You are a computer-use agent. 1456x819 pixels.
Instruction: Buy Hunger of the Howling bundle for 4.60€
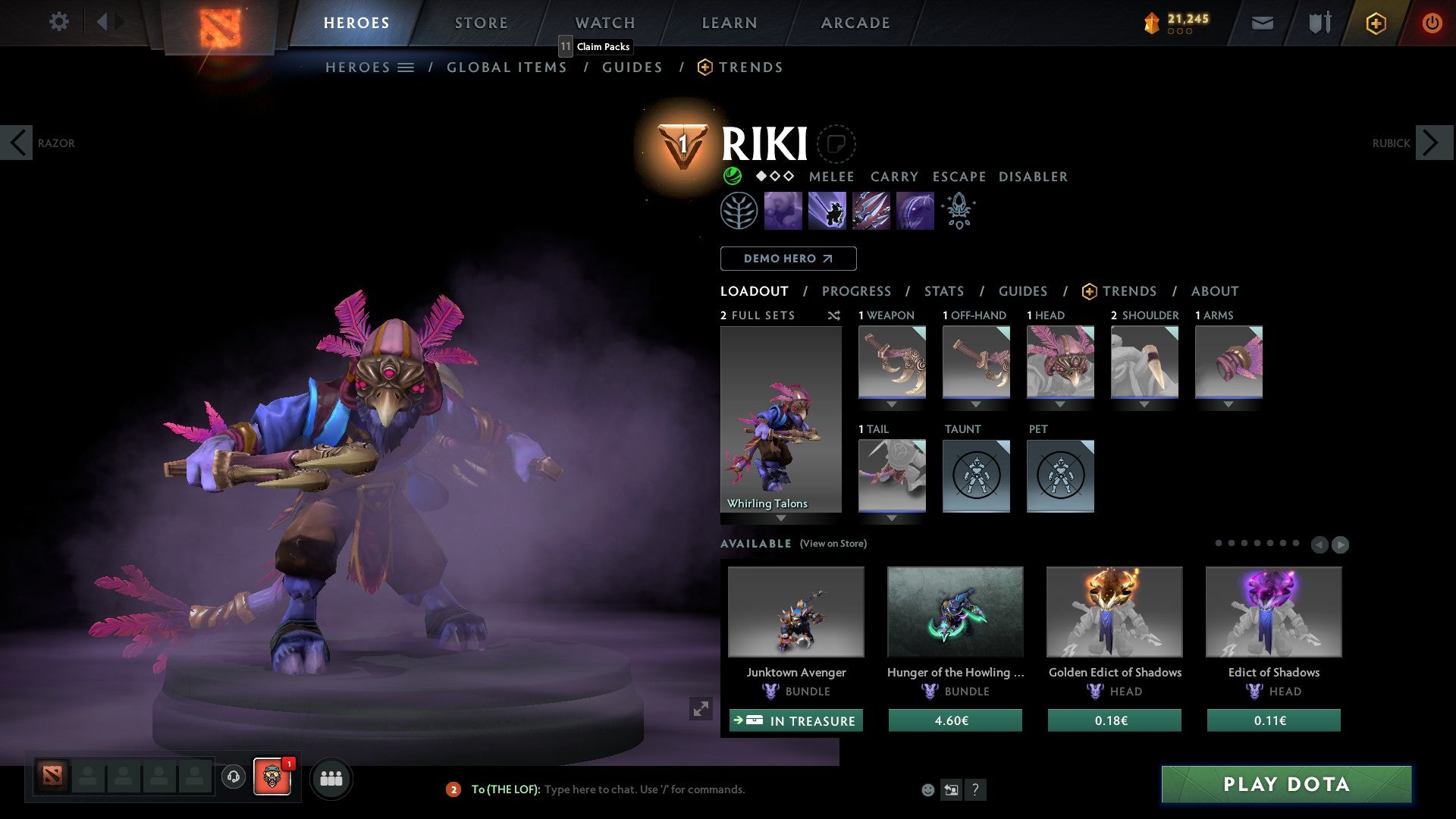[955, 720]
